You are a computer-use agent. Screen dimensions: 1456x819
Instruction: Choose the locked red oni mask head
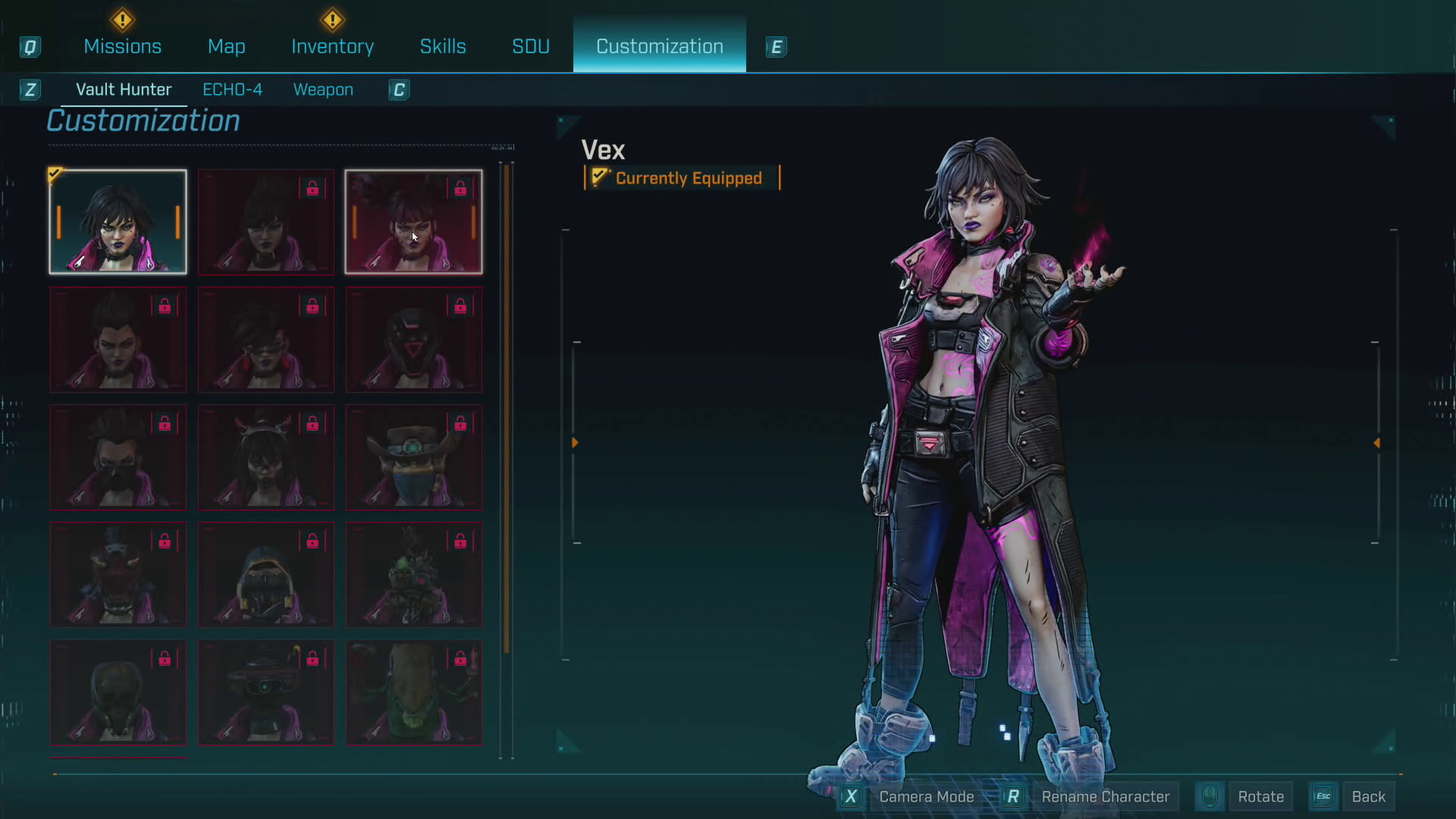(118, 575)
